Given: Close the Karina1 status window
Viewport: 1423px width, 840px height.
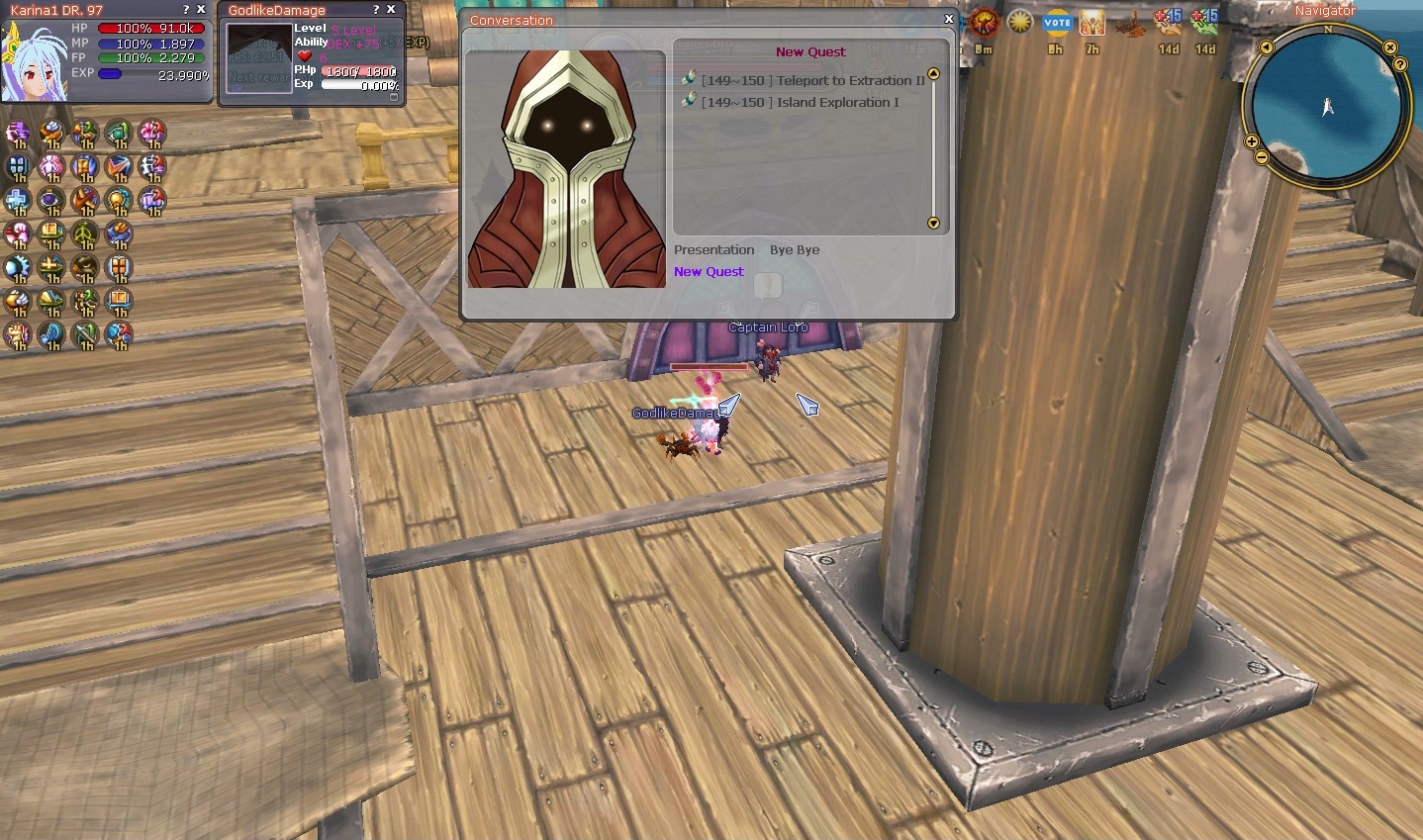Looking at the screenshot, I should point(202,10).
